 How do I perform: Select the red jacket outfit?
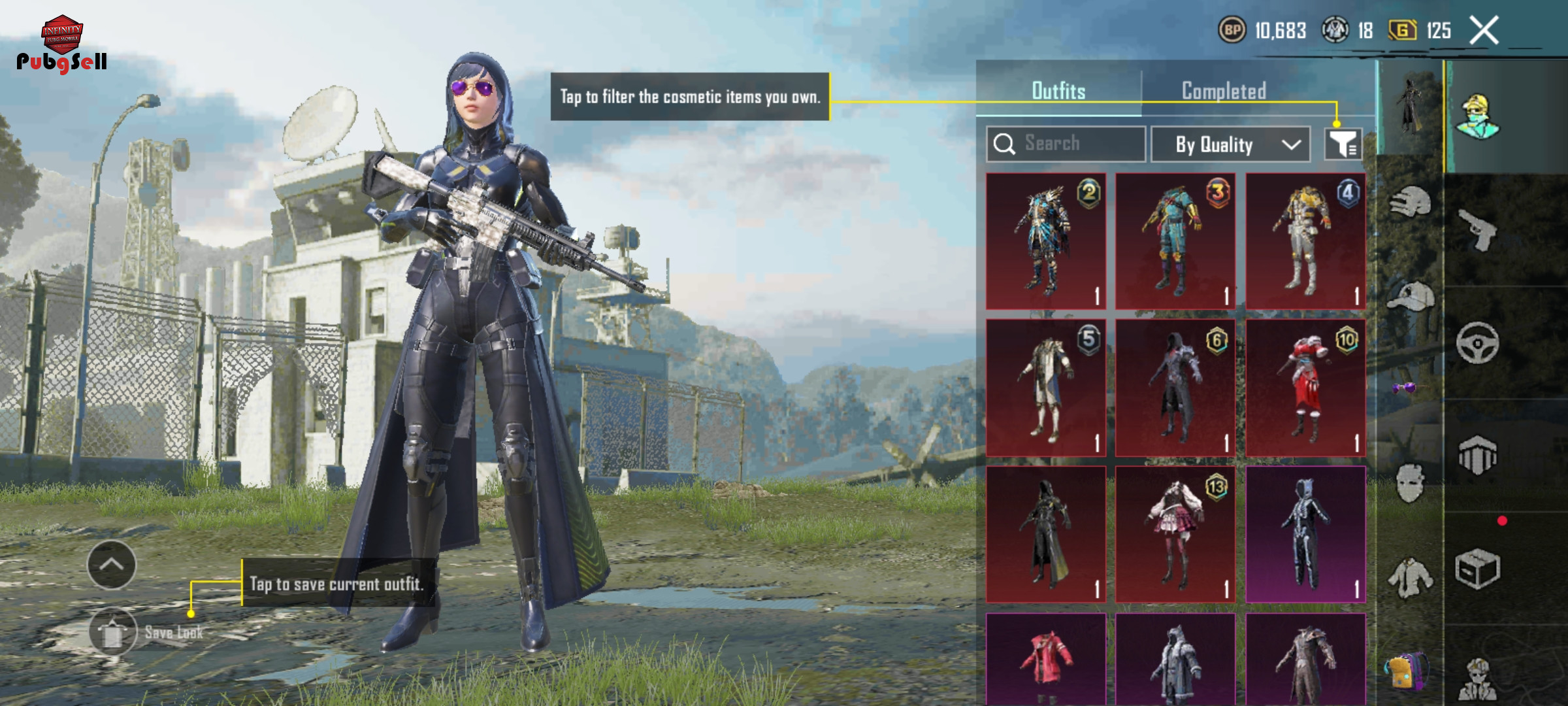point(1045,659)
